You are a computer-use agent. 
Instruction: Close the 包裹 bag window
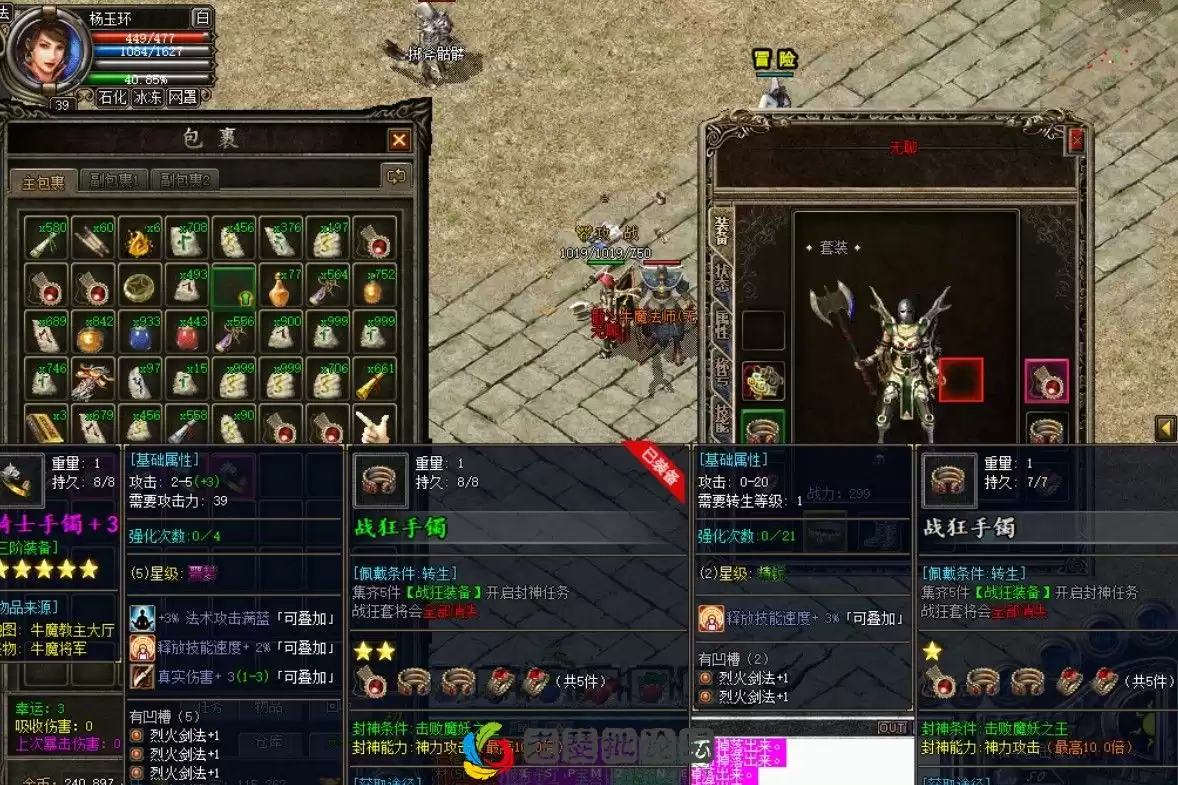click(399, 140)
